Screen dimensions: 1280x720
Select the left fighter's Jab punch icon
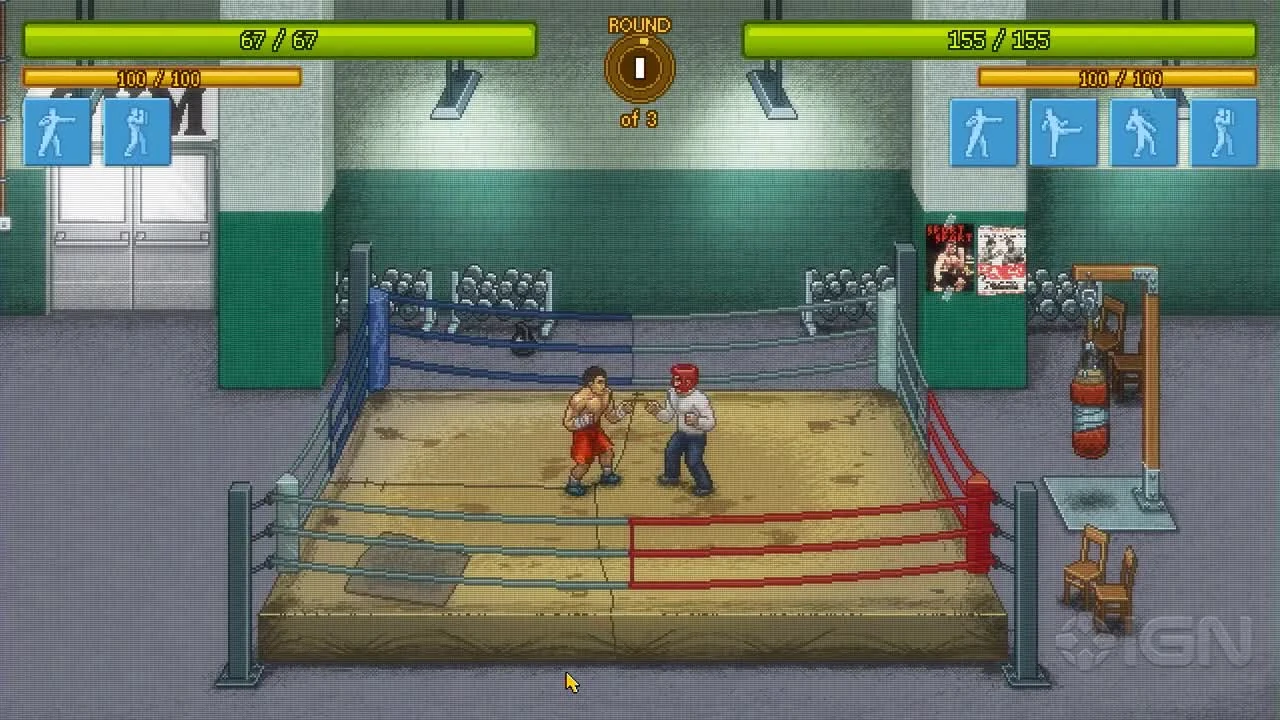(55, 130)
